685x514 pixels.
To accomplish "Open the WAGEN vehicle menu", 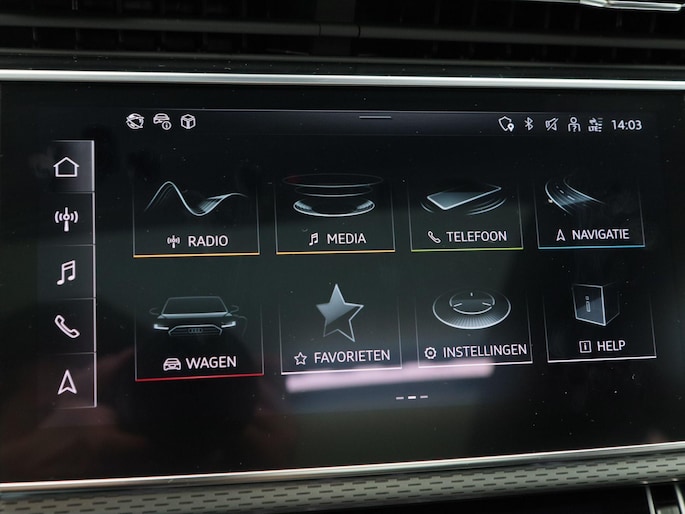I will click(199, 335).
